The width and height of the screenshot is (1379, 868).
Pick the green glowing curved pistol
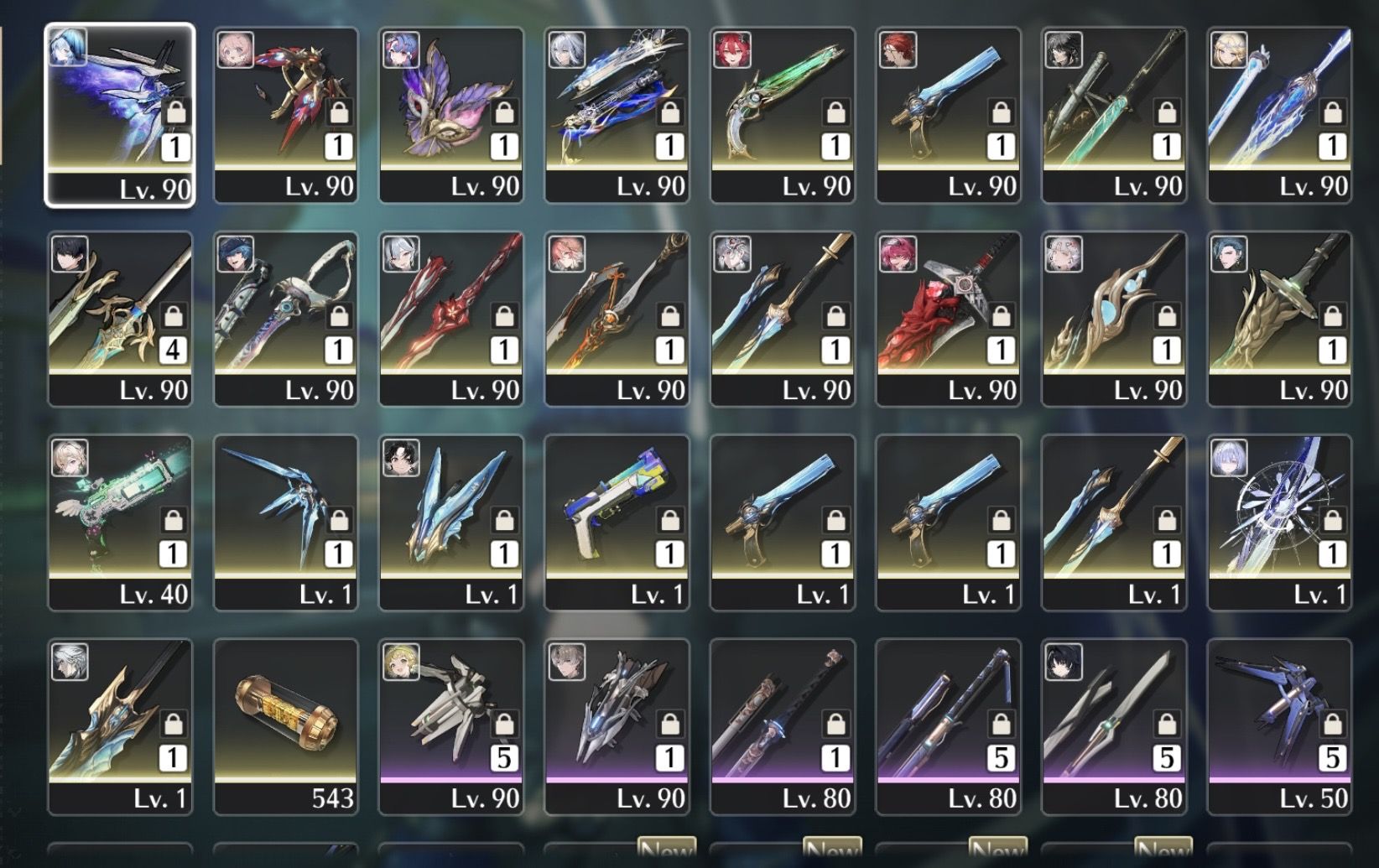783,114
